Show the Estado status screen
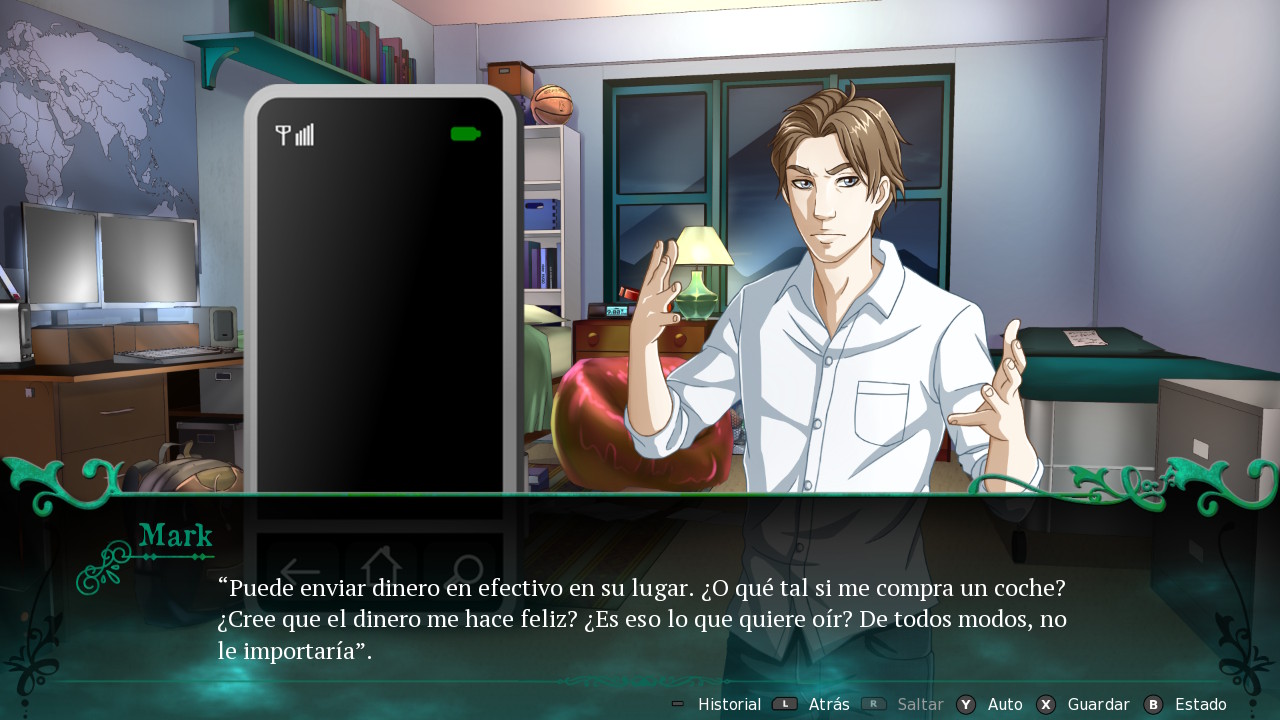The width and height of the screenshot is (1280, 720). click(1199, 705)
